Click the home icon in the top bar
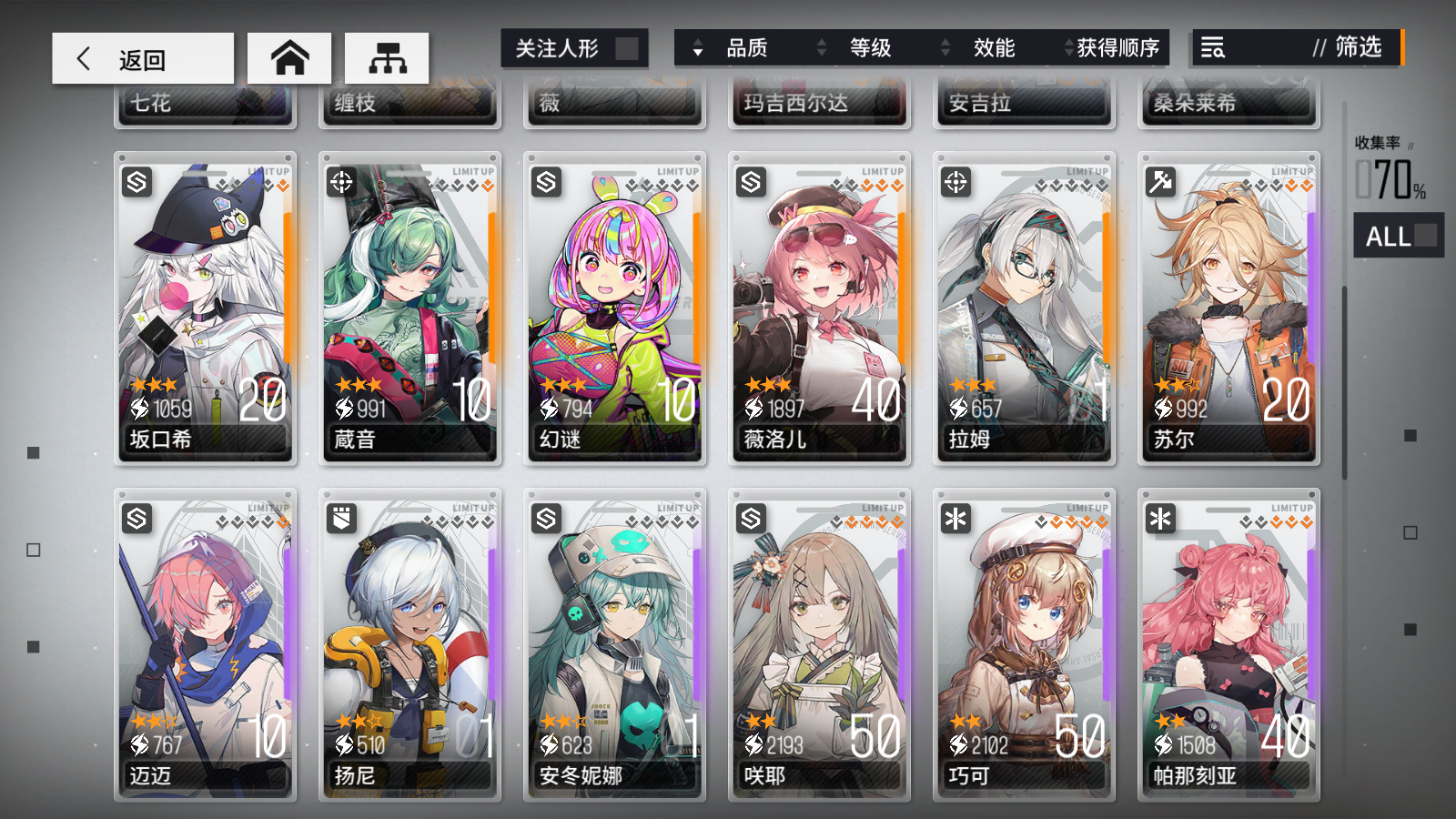1456x819 pixels. pyautogui.click(x=288, y=56)
